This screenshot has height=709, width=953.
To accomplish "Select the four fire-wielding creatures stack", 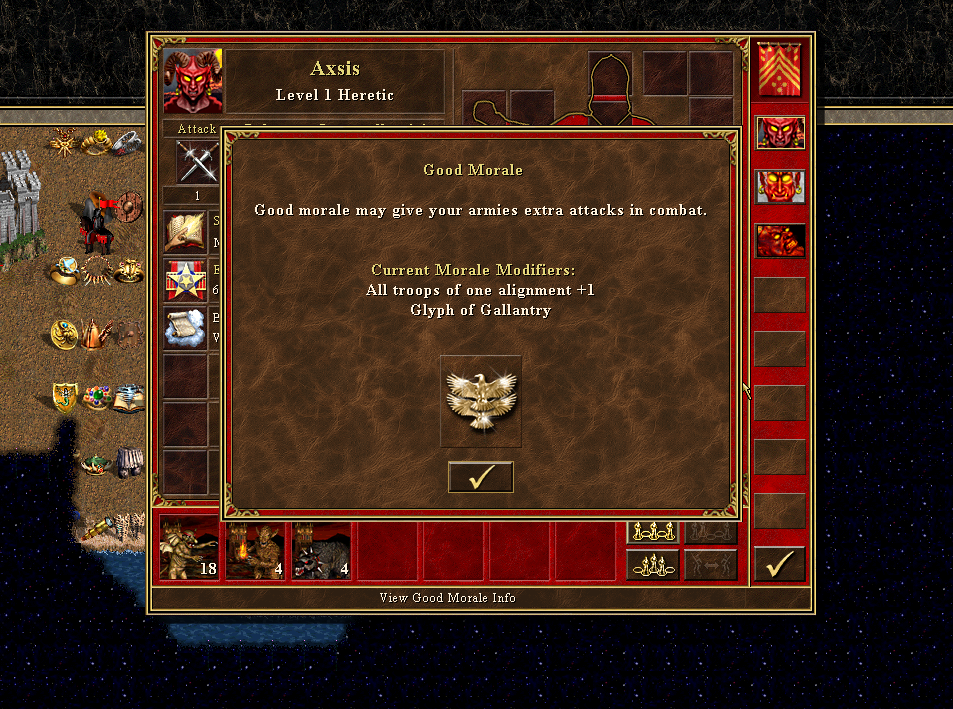I will (x=256, y=549).
